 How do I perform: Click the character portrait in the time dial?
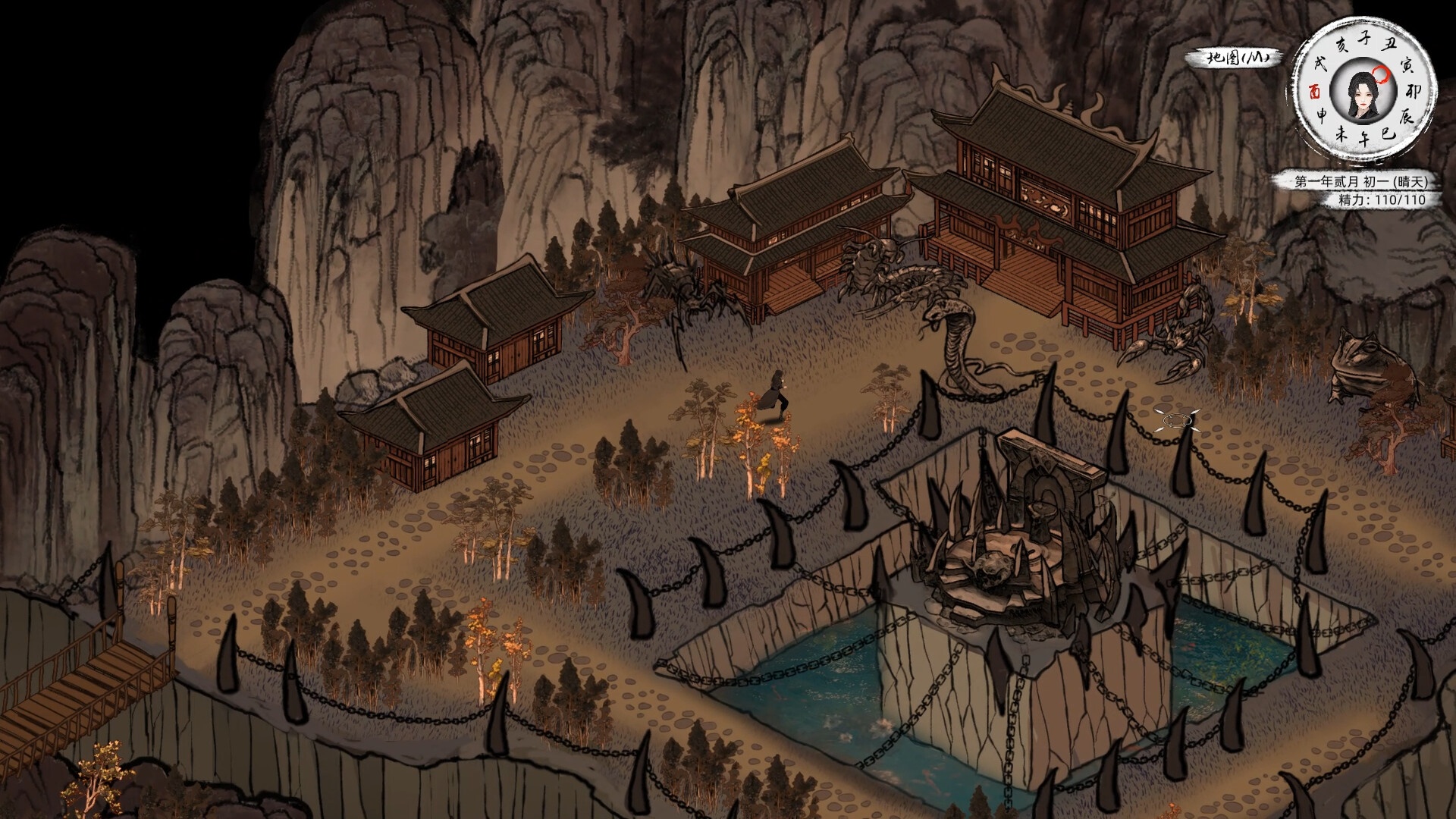[x=1363, y=93]
